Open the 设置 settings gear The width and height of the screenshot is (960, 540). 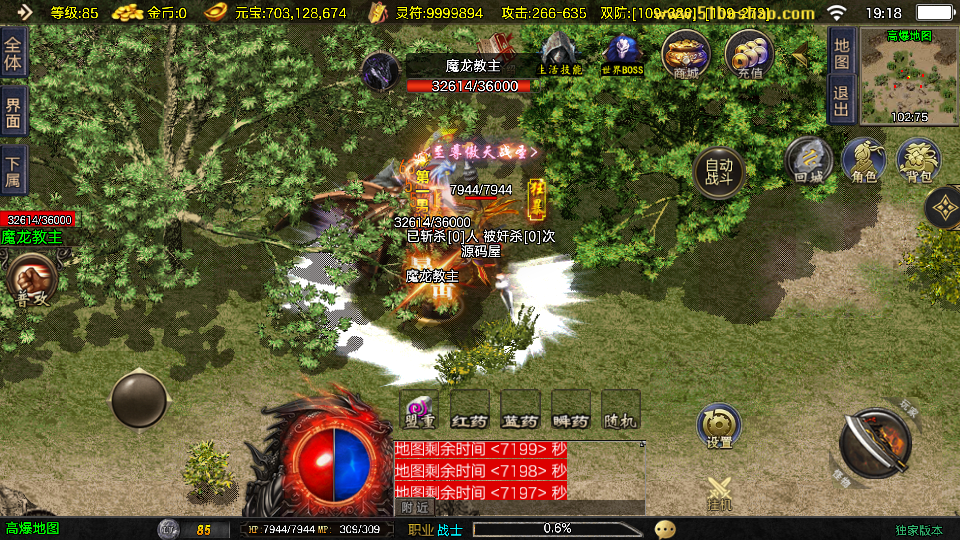719,426
